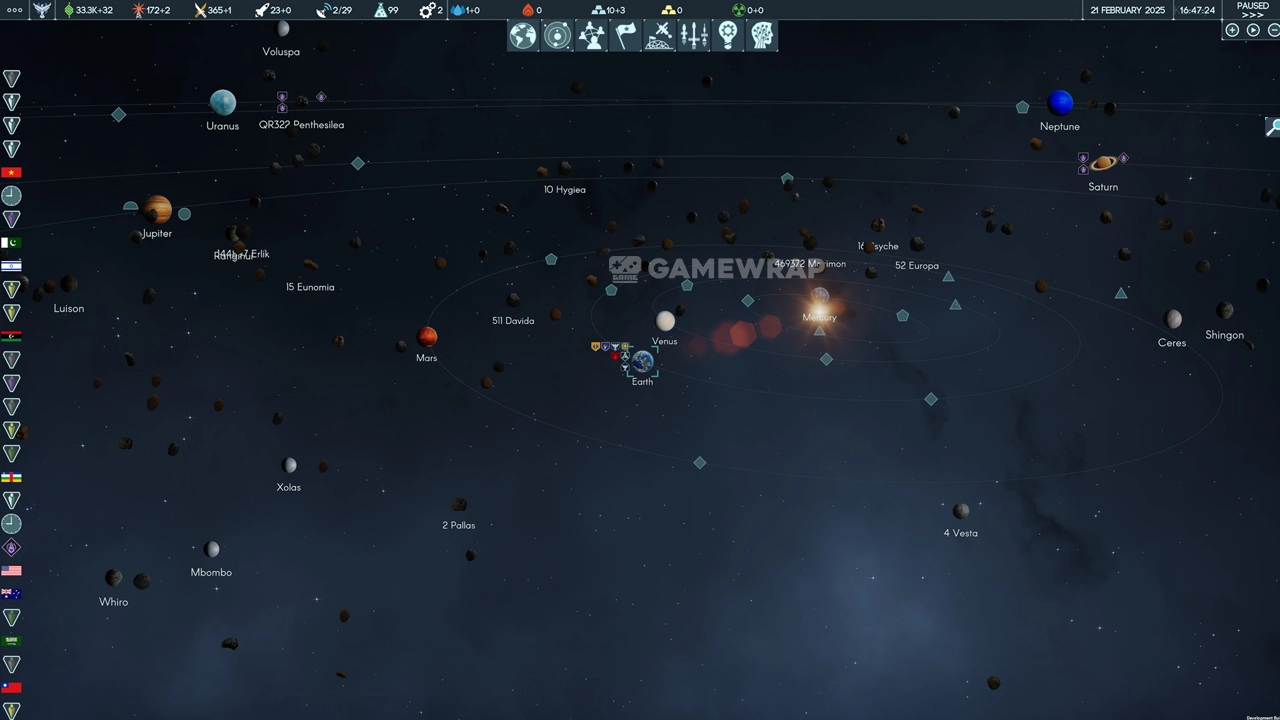This screenshot has height=720, width=1280.
Task: Decrease game speed with minus button
Action: tap(1274, 30)
